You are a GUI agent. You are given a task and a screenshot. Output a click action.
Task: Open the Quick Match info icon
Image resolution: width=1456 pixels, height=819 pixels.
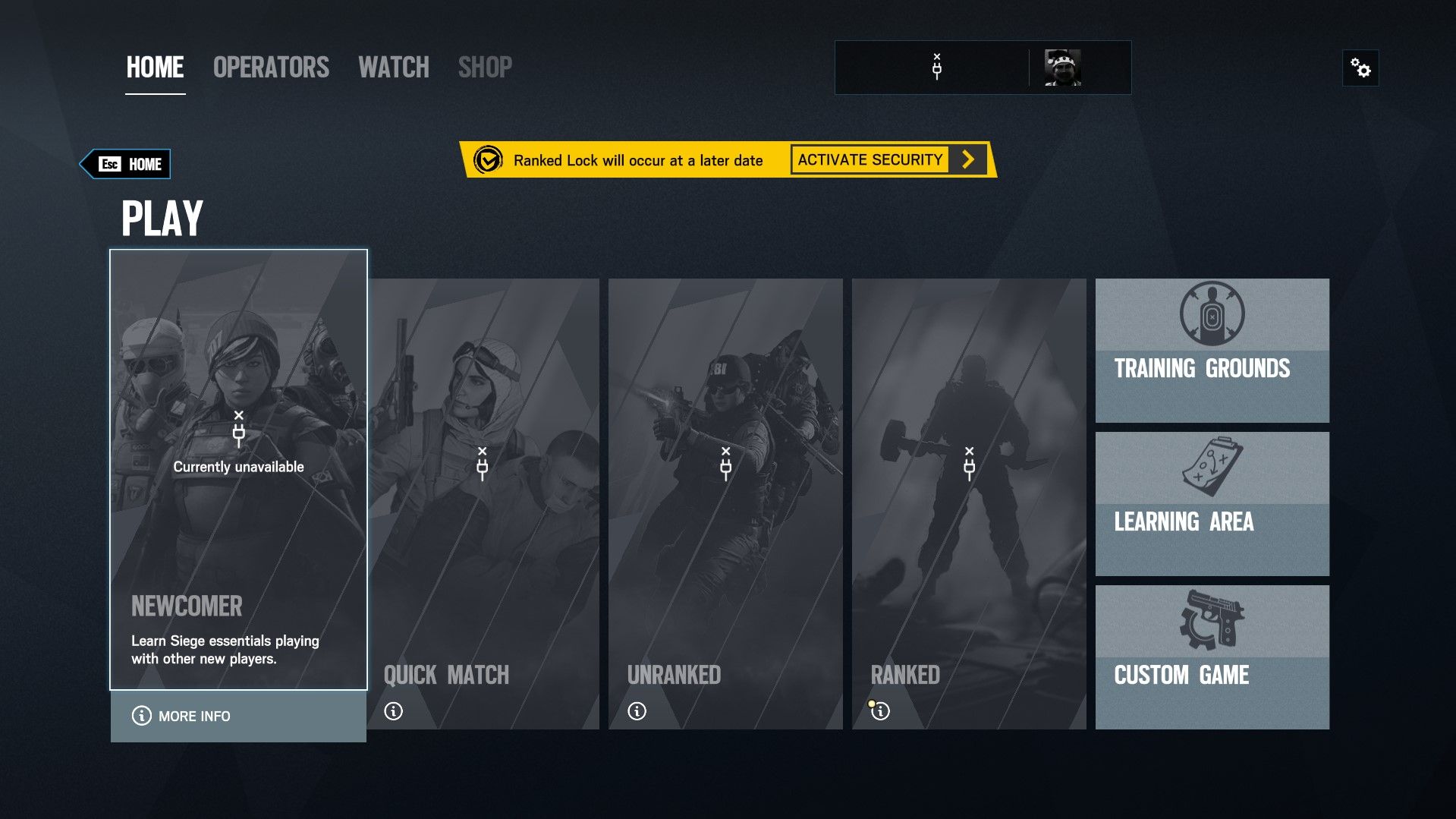[x=392, y=711]
